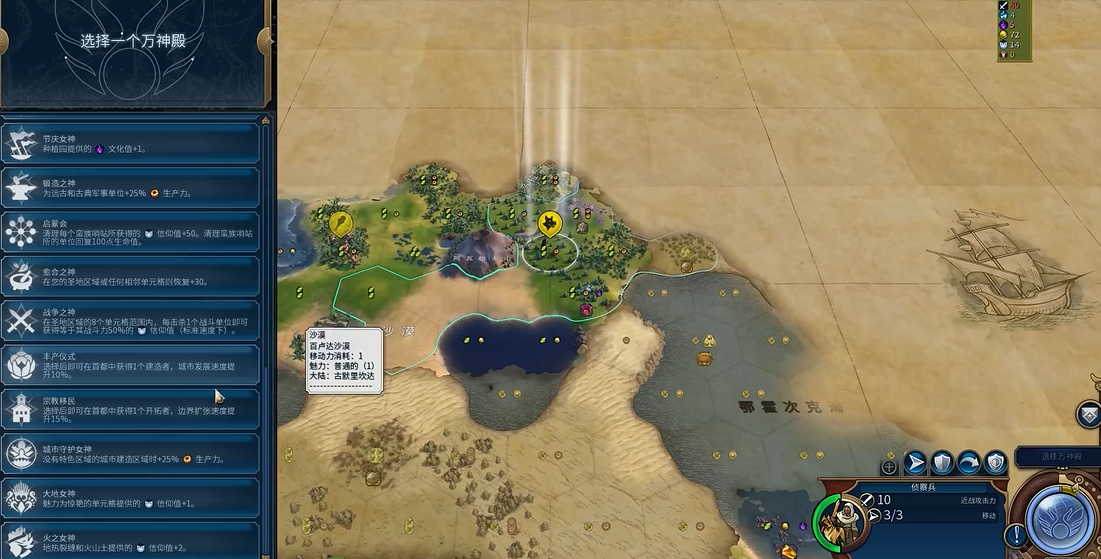
Task: Activate the alert shield unit action
Action: click(x=995, y=462)
